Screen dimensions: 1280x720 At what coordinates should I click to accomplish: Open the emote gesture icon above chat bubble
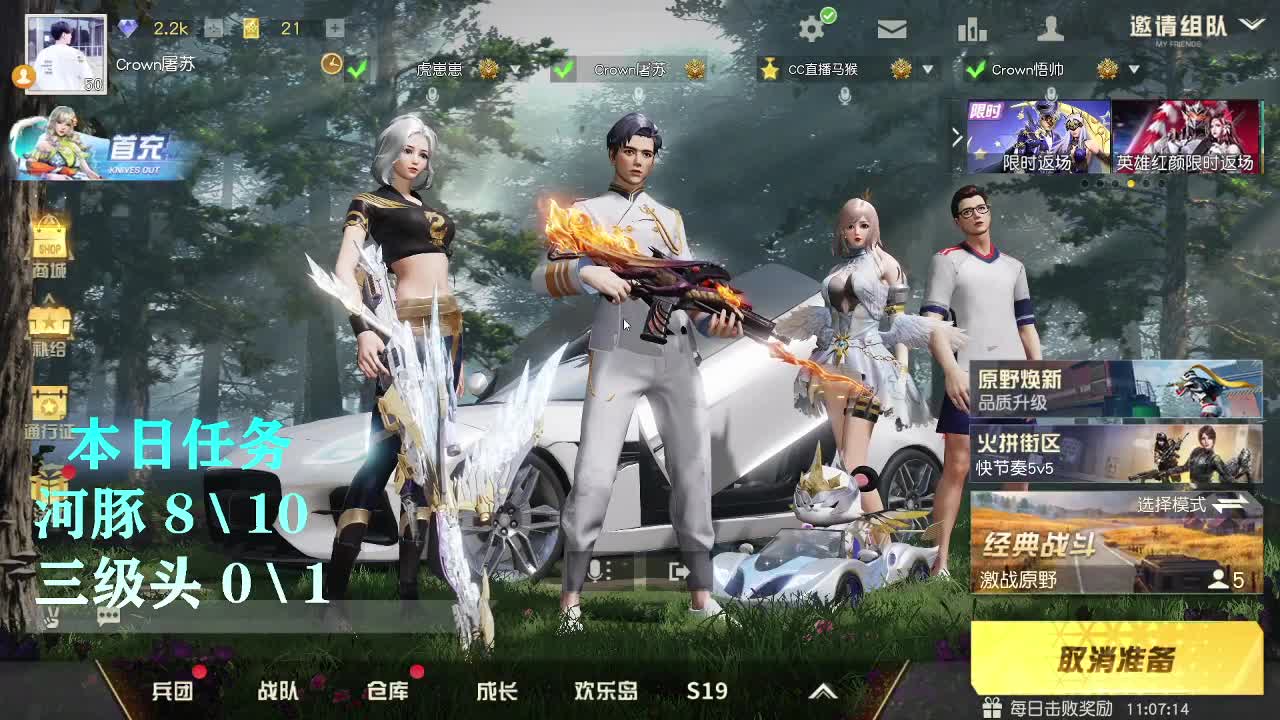point(52,618)
